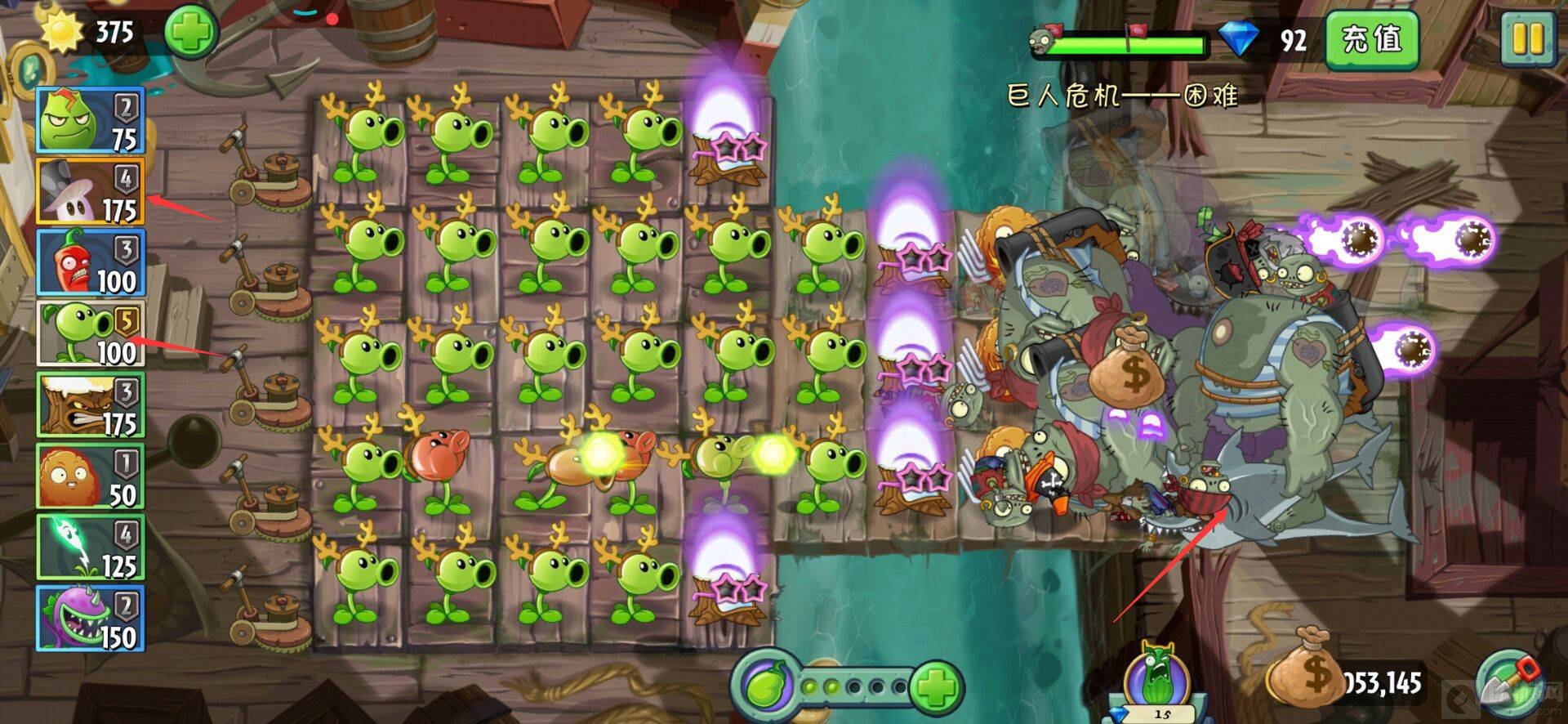
Task: Pick the Jalapeno seed packet costing 100
Action: [91, 262]
